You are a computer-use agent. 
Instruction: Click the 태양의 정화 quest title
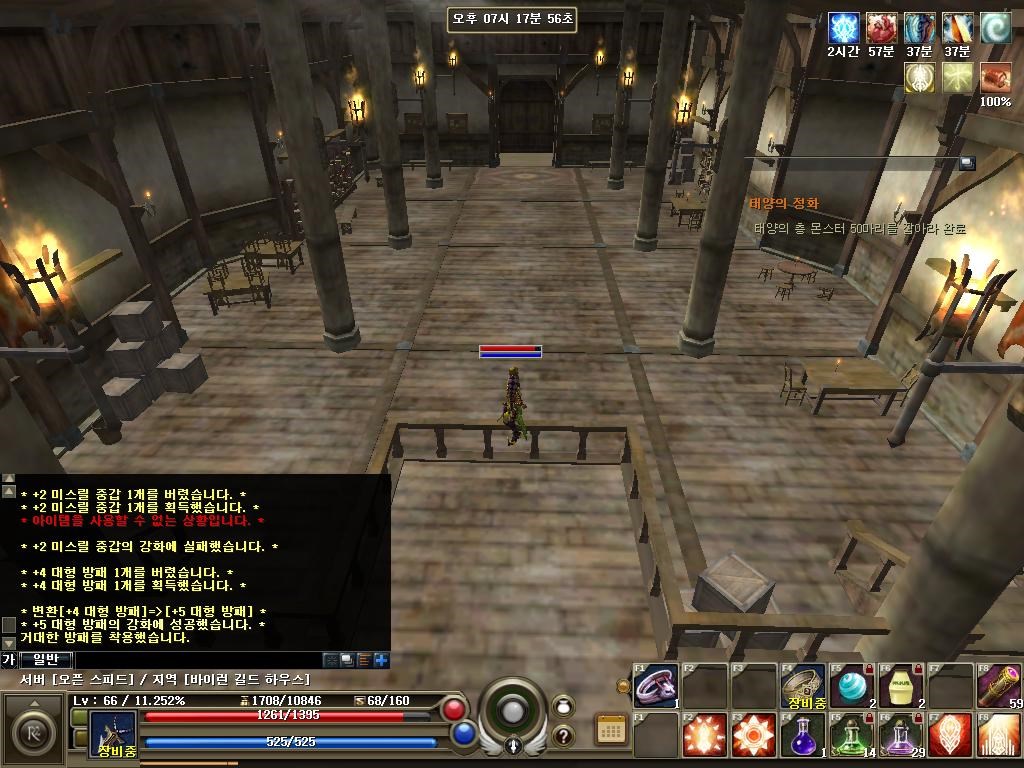pyautogui.click(x=785, y=204)
